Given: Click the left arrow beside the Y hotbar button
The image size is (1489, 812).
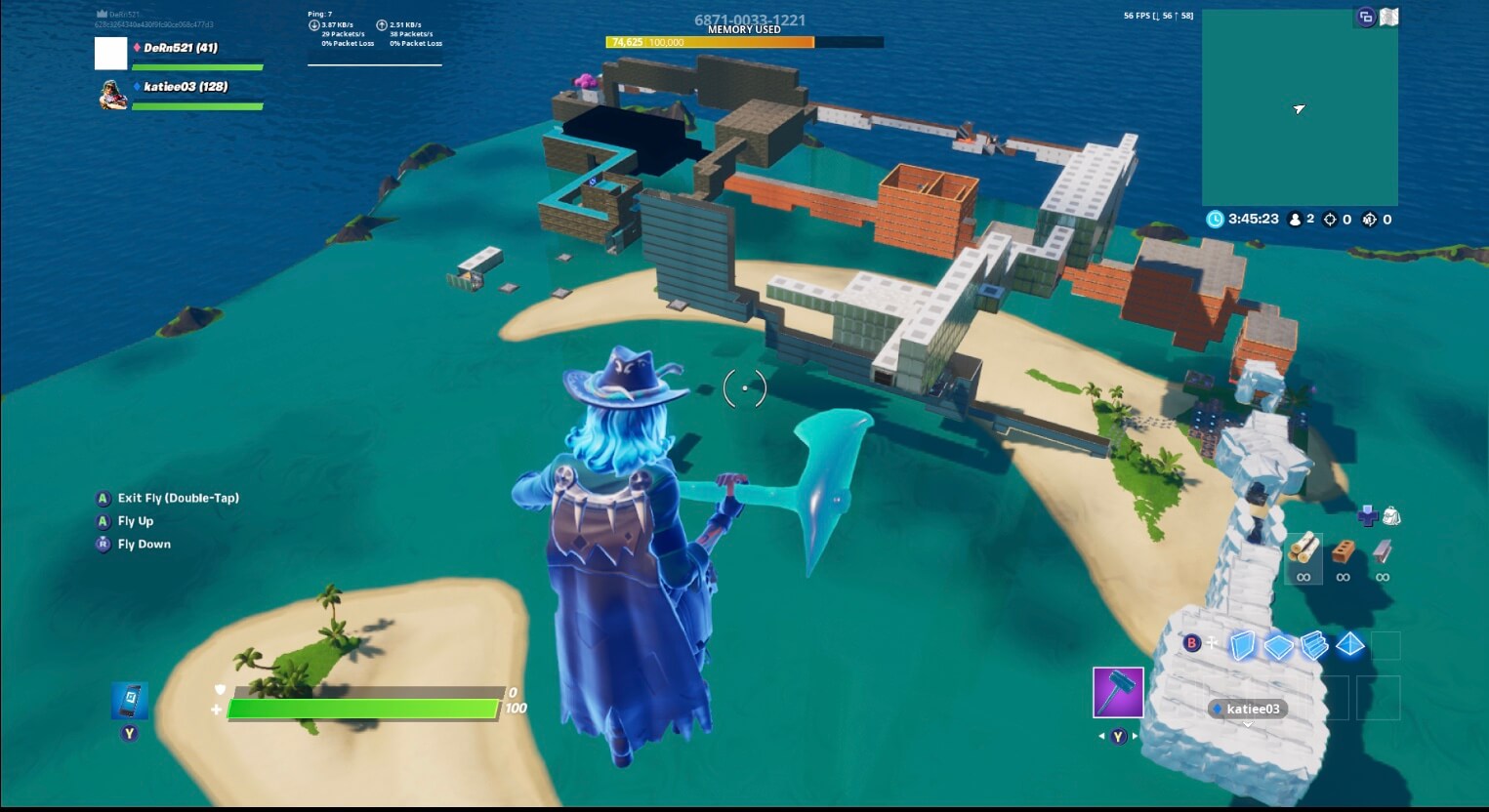Looking at the screenshot, I should pos(1103,736).
